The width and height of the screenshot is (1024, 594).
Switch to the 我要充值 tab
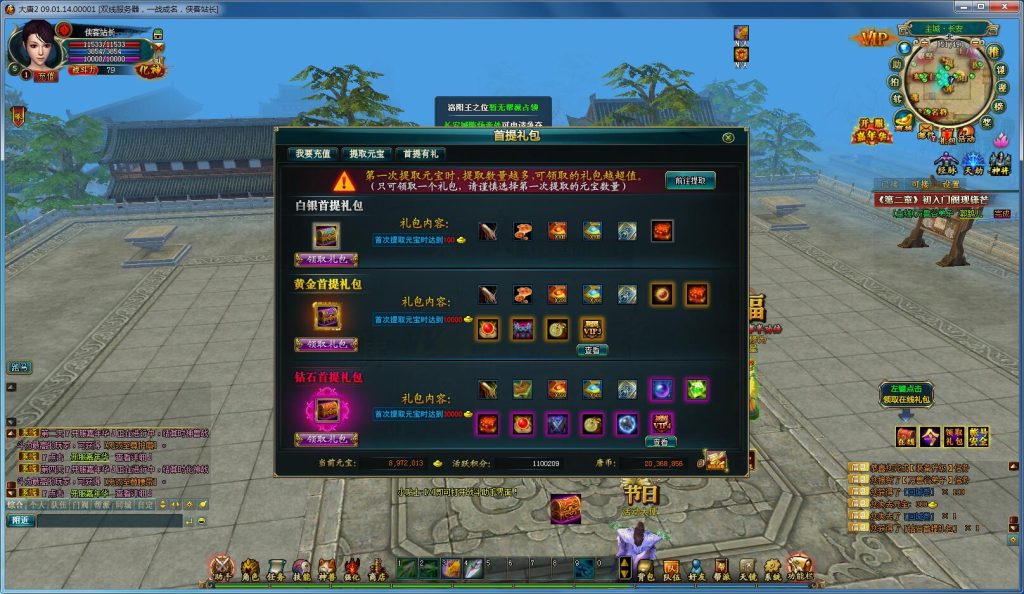click(313, 154)
